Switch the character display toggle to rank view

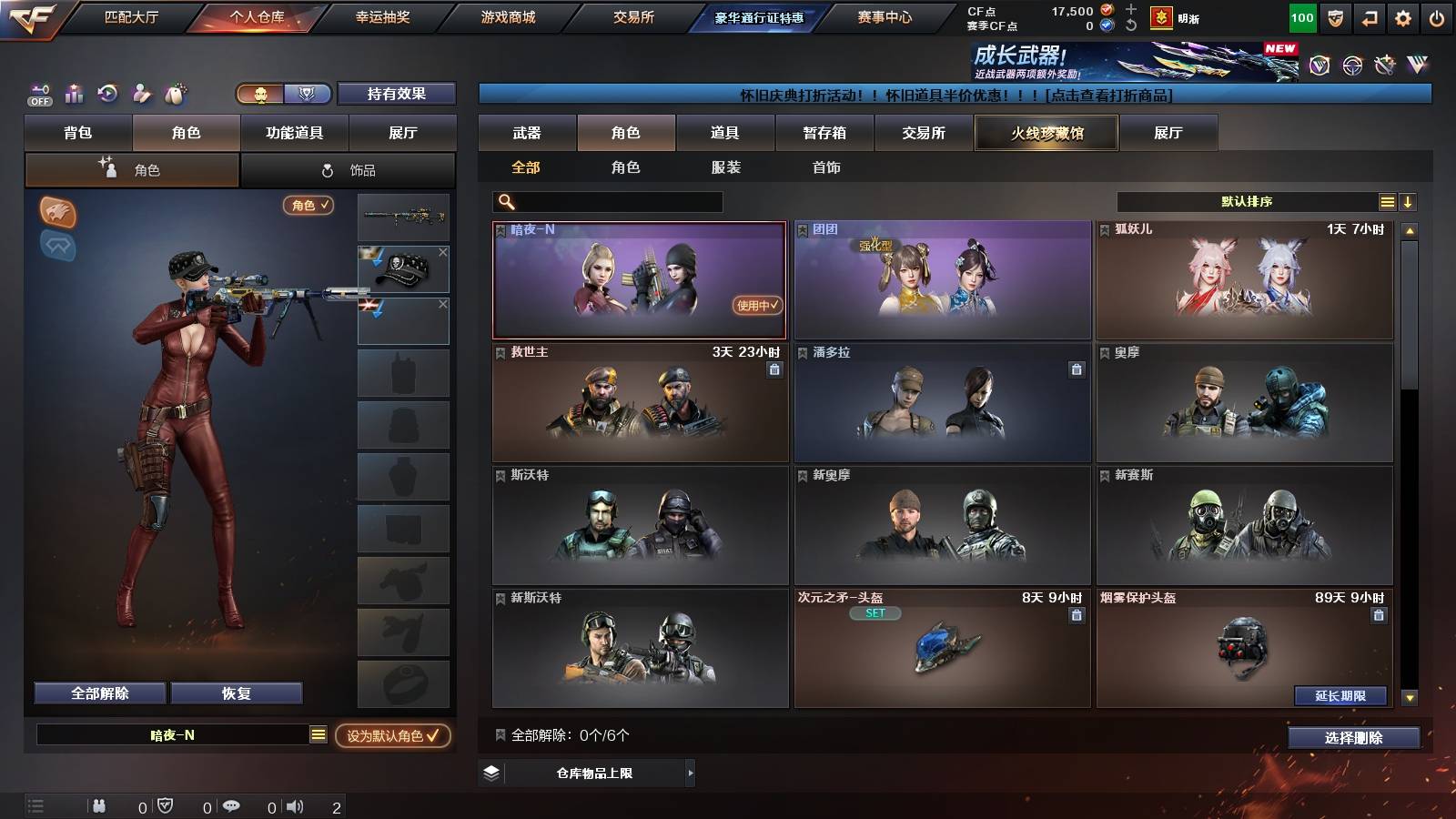308,94
